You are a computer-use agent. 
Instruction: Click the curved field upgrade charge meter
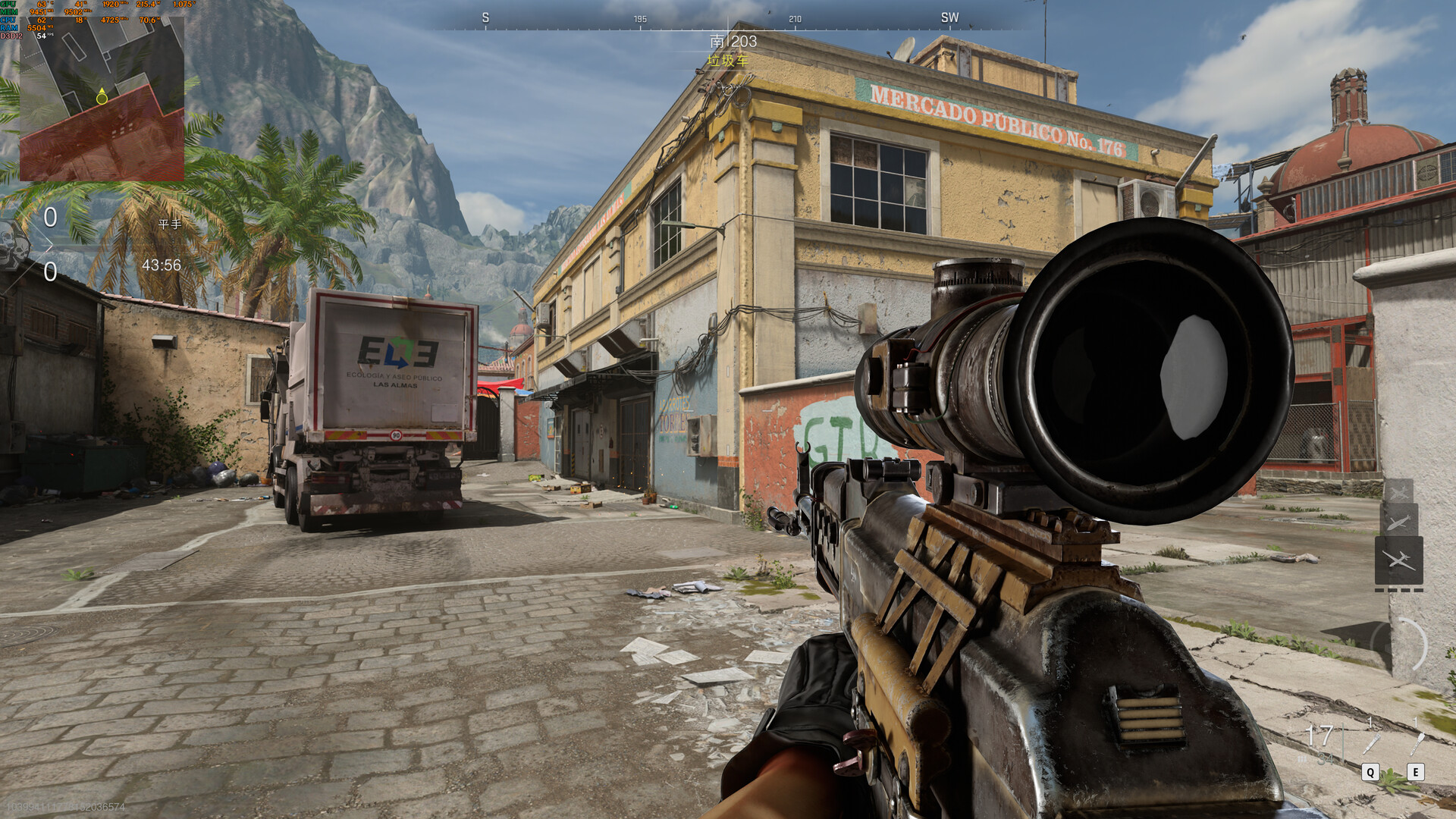pyautogui.click(x=1412, y=646)
